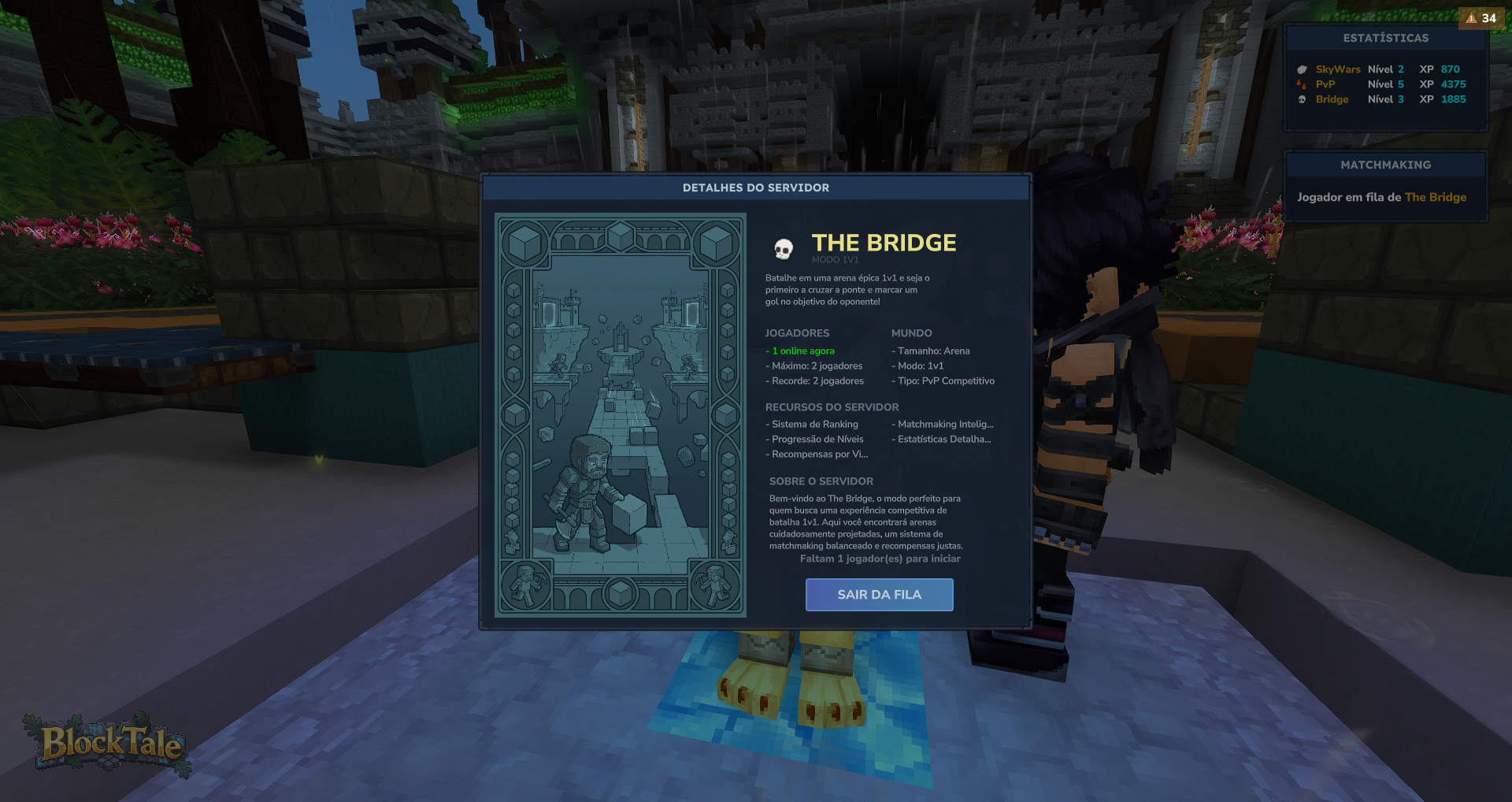
Task: Expand the truncated Matchmaking Intelig... feature
Action: tap(942, 424)
